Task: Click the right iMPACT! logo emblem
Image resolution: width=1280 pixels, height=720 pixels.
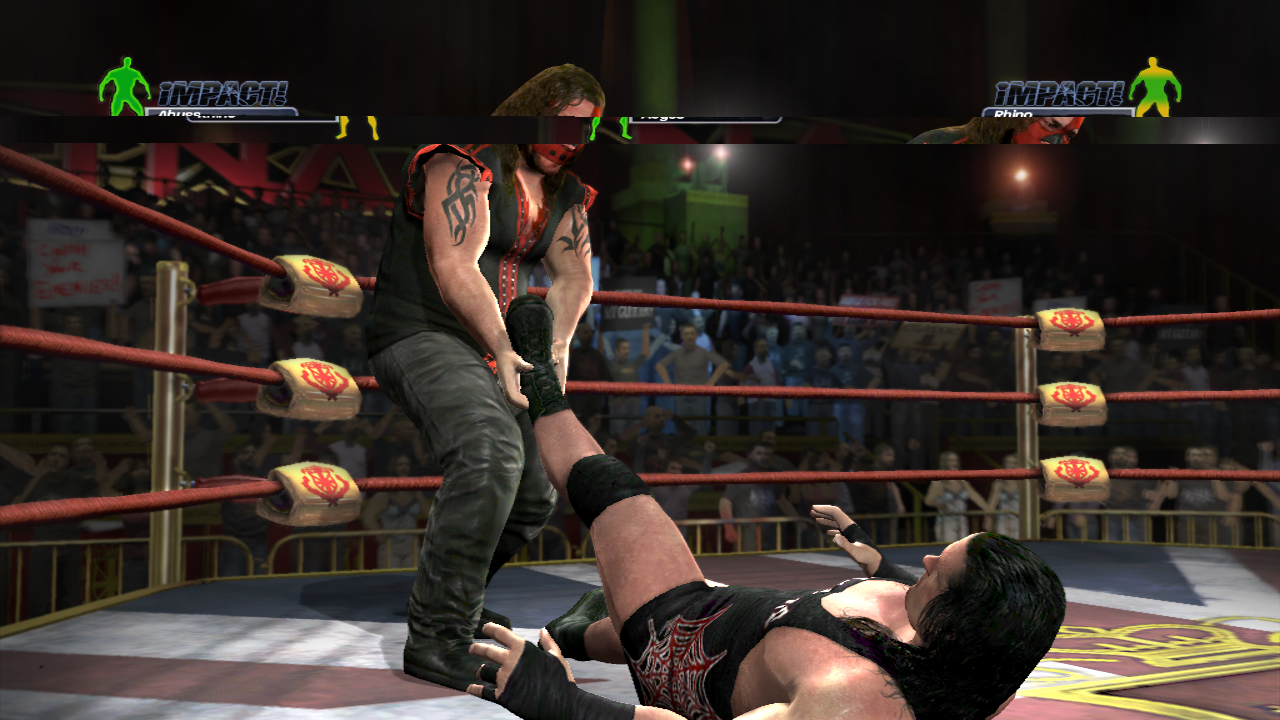Action: [1060, 92]
